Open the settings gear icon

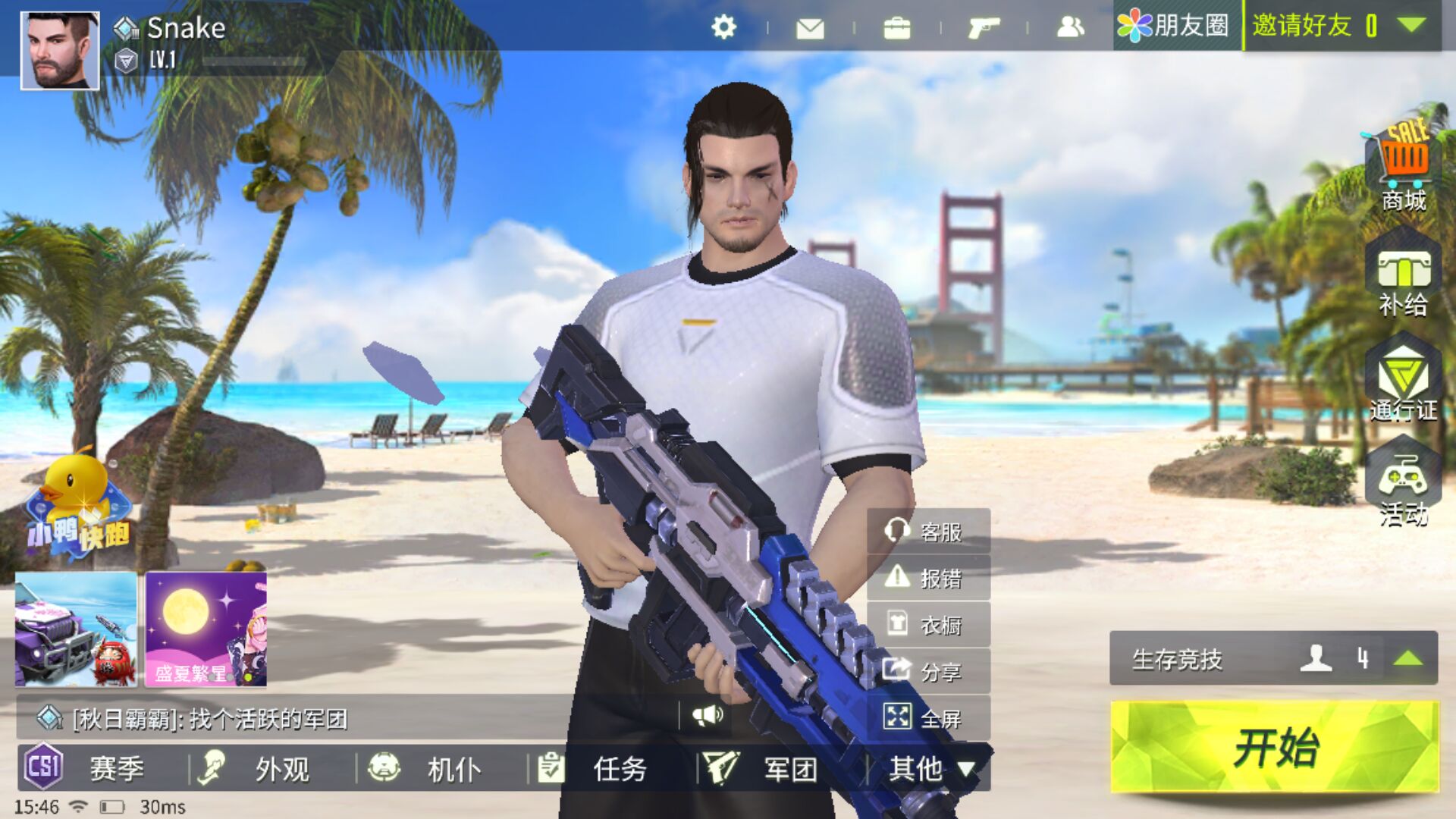coord(723,28)
